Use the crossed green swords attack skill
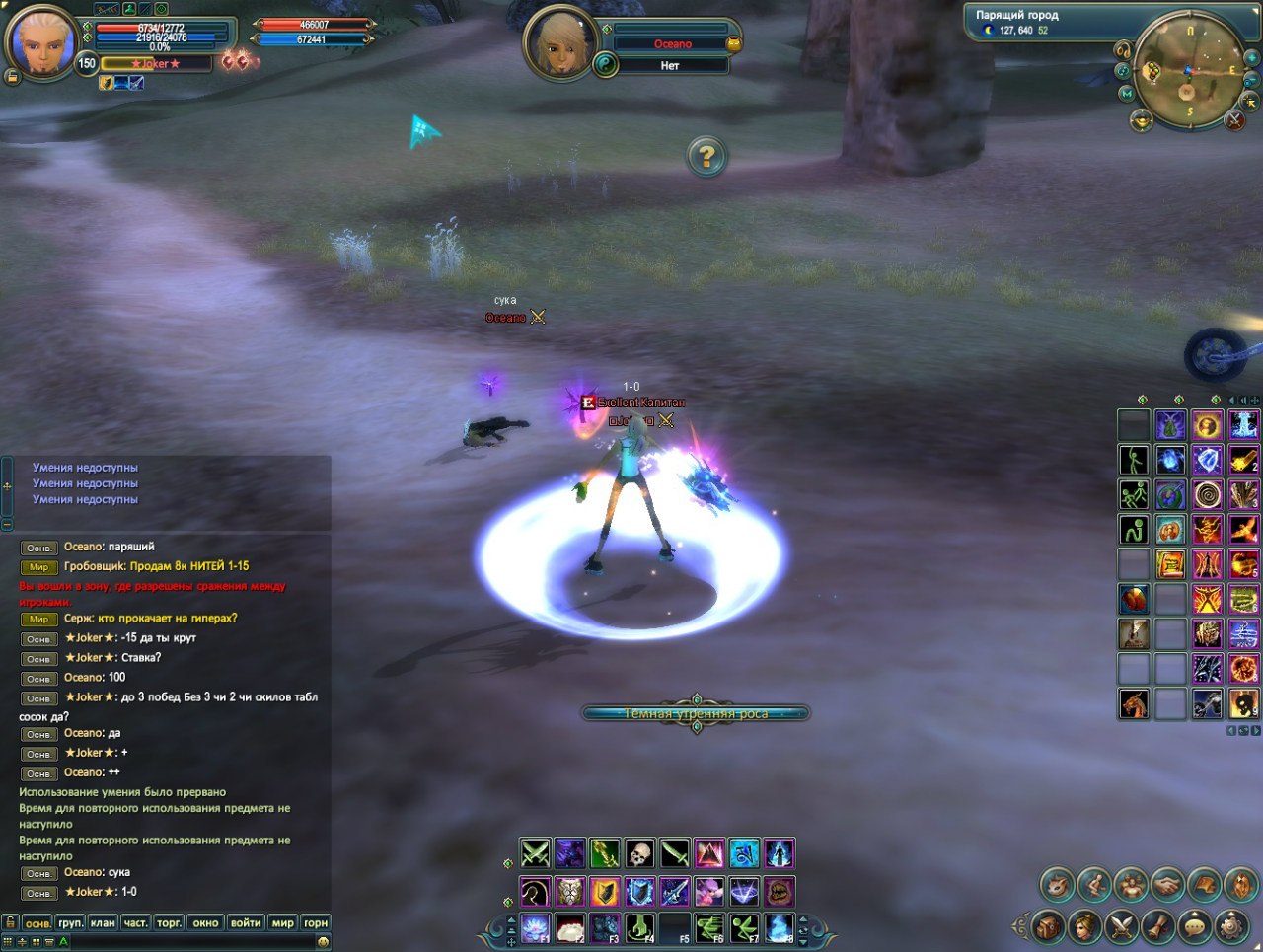 535,853
